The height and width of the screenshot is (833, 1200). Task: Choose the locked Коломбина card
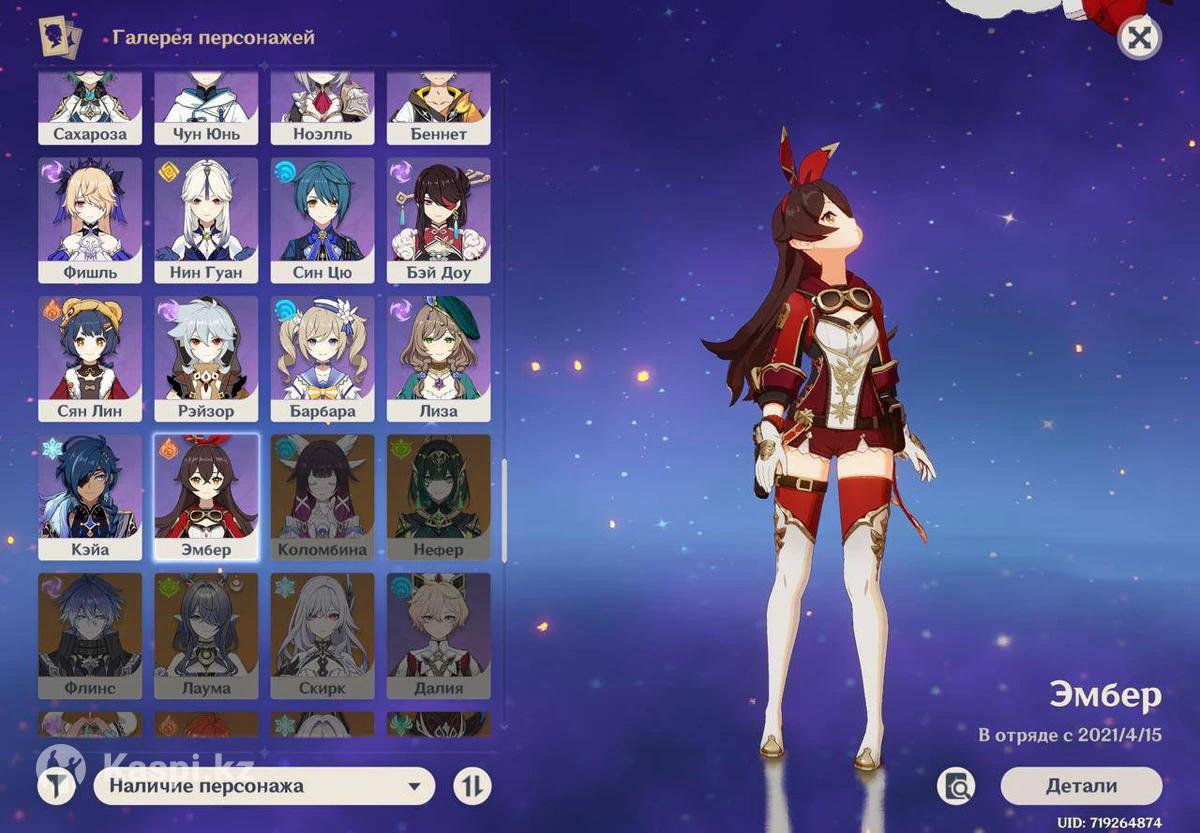pos(322,497)
